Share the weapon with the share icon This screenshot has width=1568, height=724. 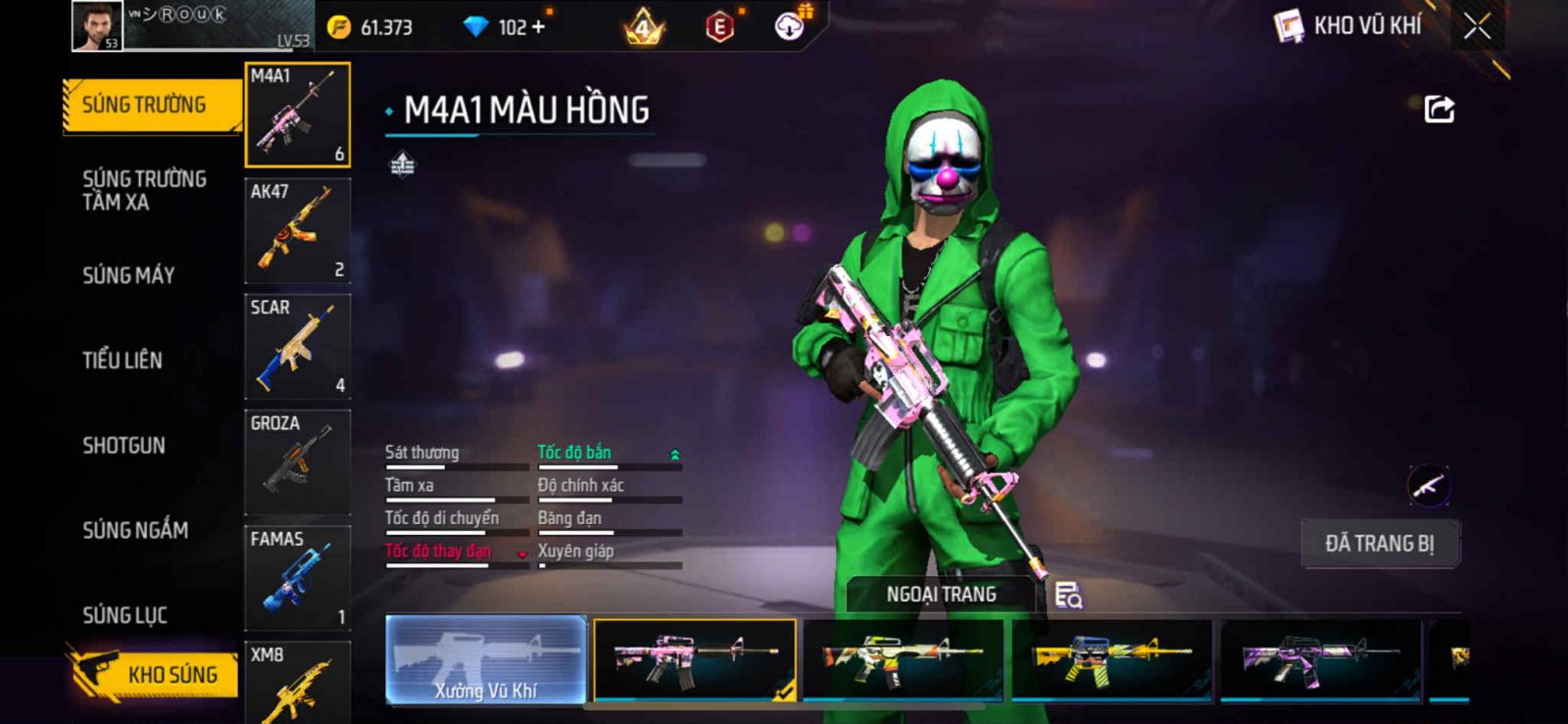pos(1439,109)
